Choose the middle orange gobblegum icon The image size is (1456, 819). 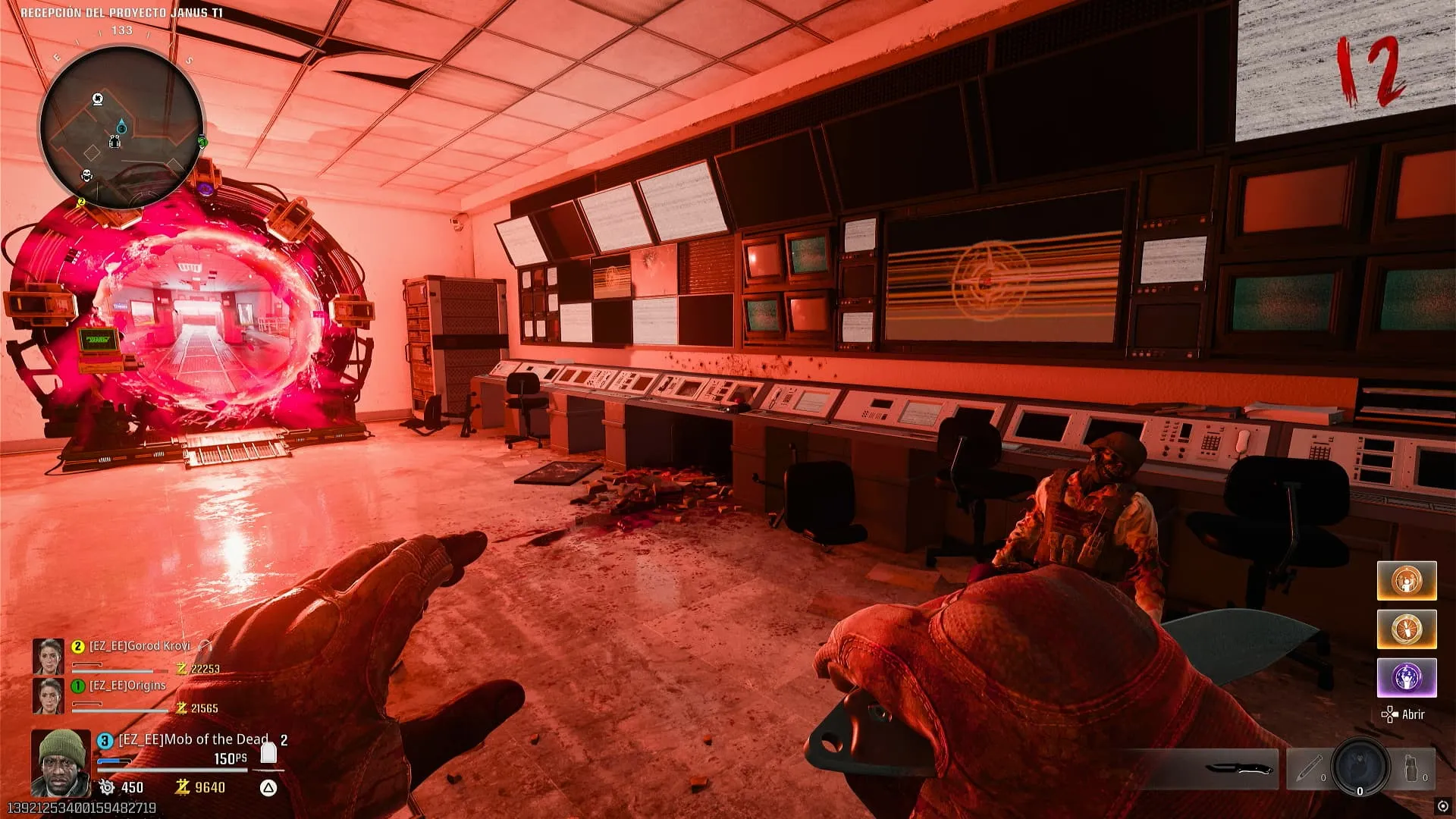(x=1407, y=629)
